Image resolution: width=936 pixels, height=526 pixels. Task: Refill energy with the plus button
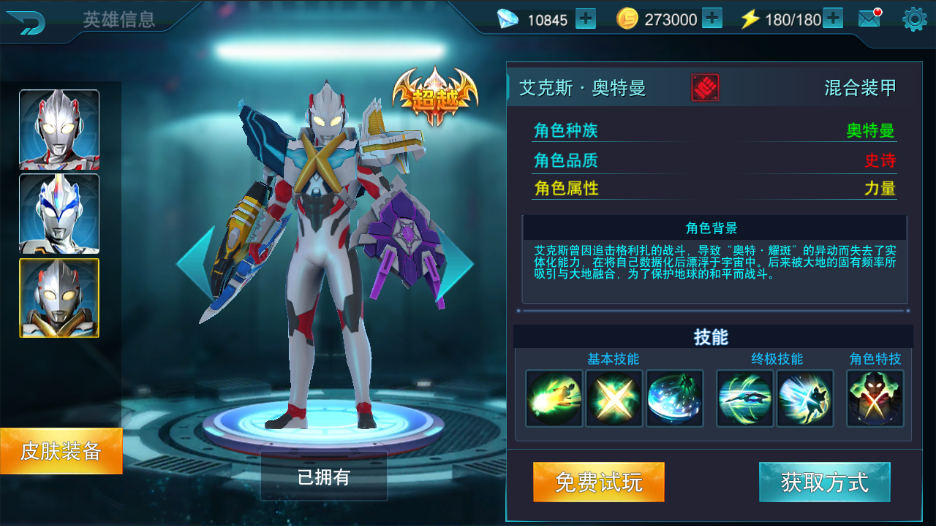point(832,19)
